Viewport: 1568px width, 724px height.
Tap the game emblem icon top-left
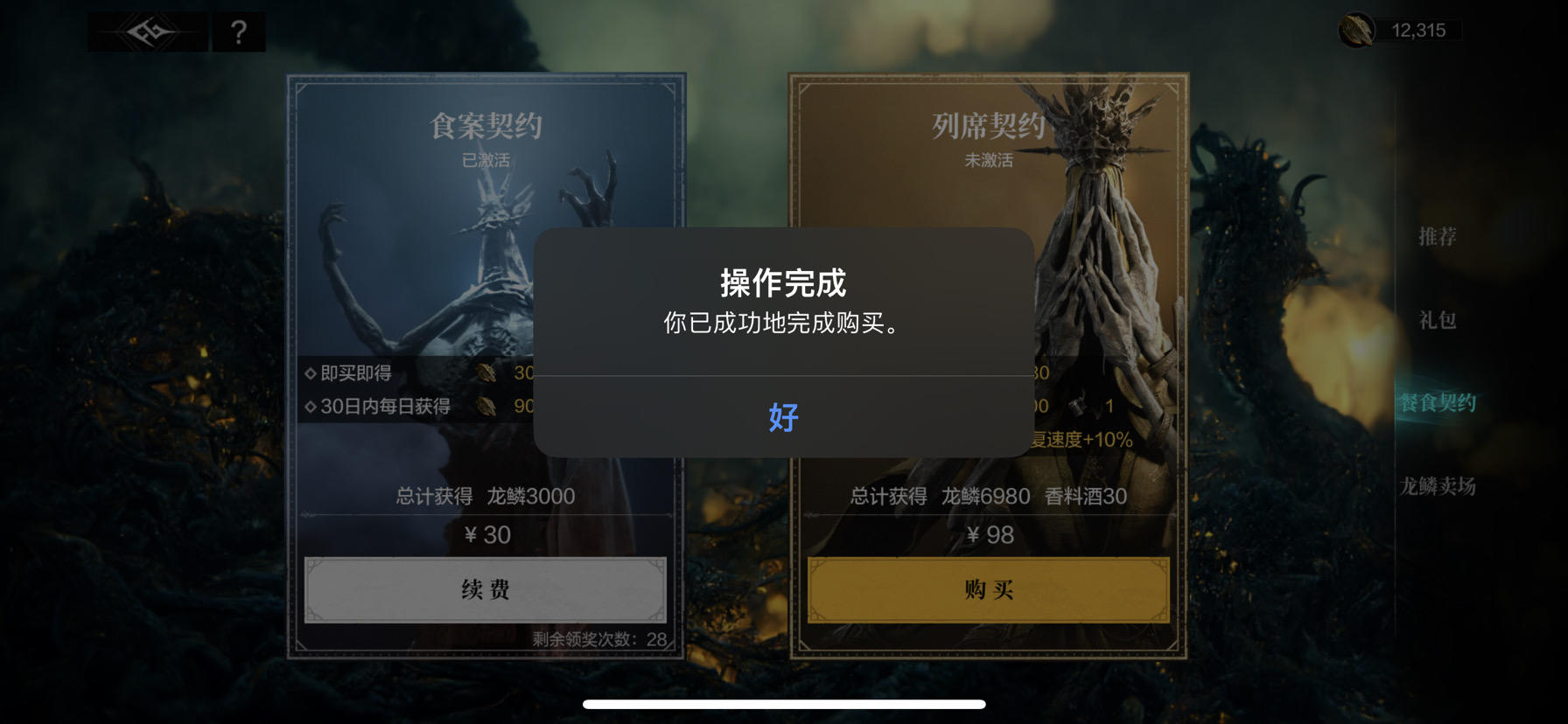pyautogui.click(x=147, y=31)
